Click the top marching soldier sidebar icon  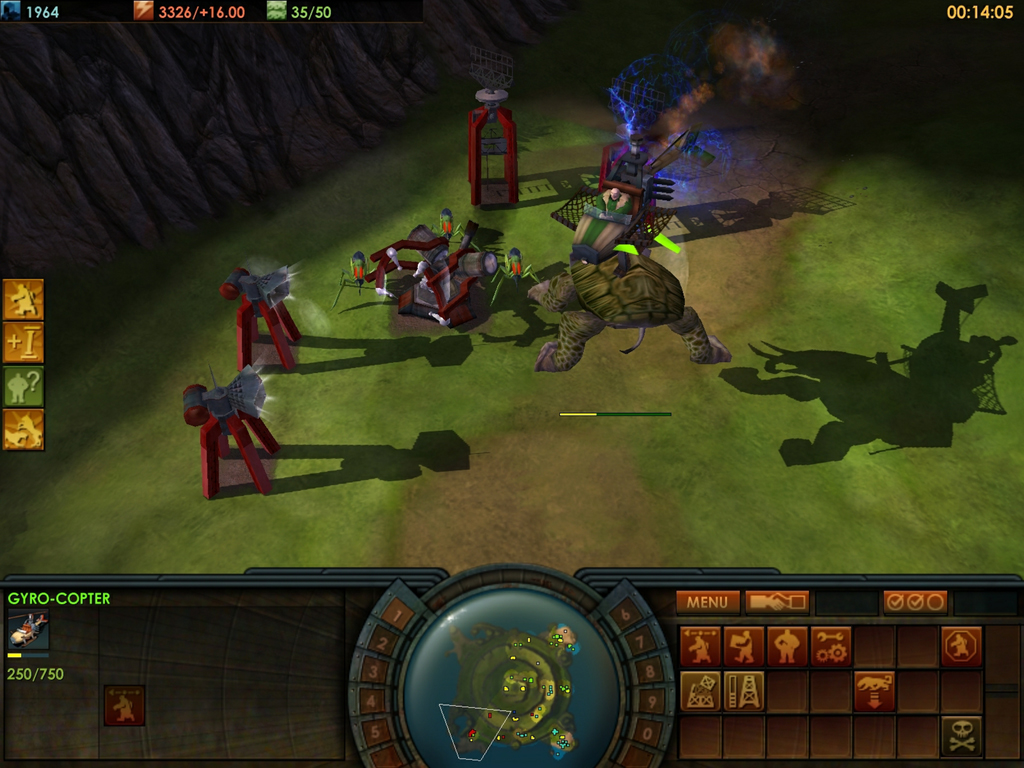23,299
